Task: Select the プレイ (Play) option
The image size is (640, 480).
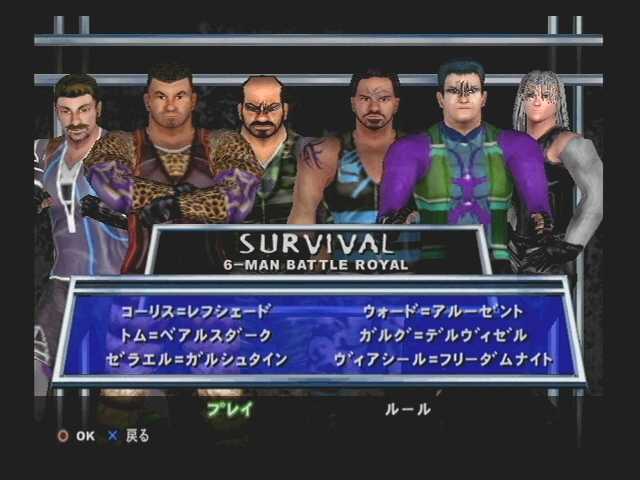Action: click(x=229, y=408)
